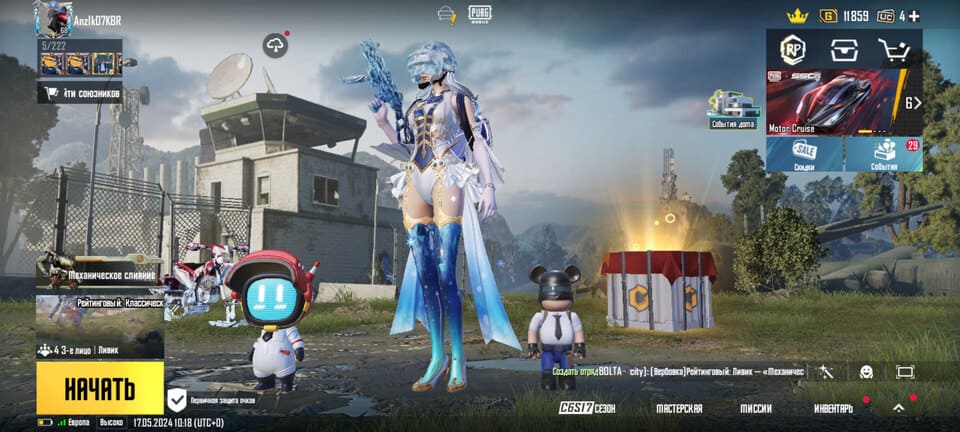Click the find allies button
The image size is (960, 432).
(80, 93)
